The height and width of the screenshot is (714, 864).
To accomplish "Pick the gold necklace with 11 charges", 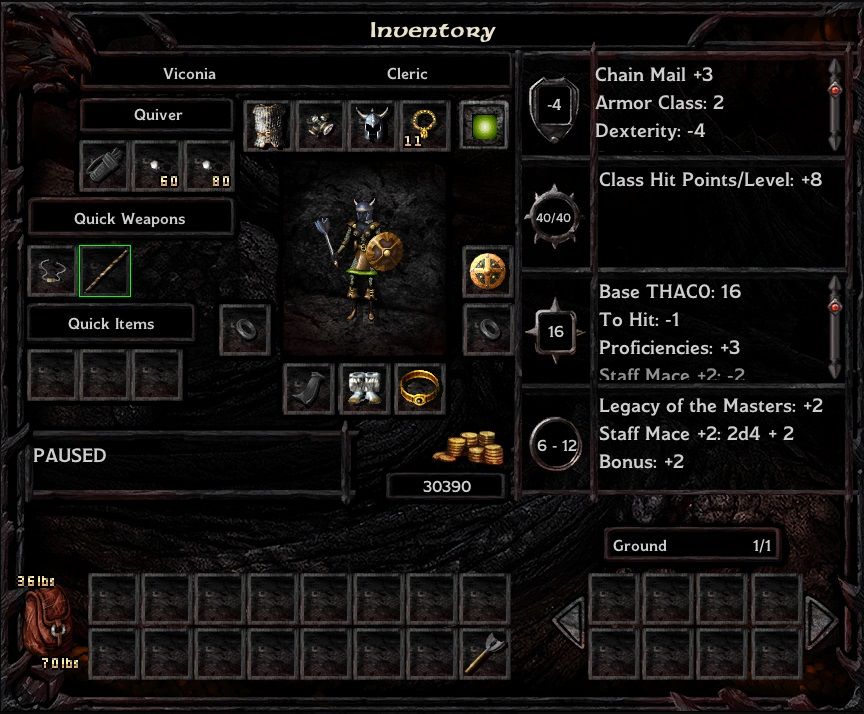I will pos(424,126).
